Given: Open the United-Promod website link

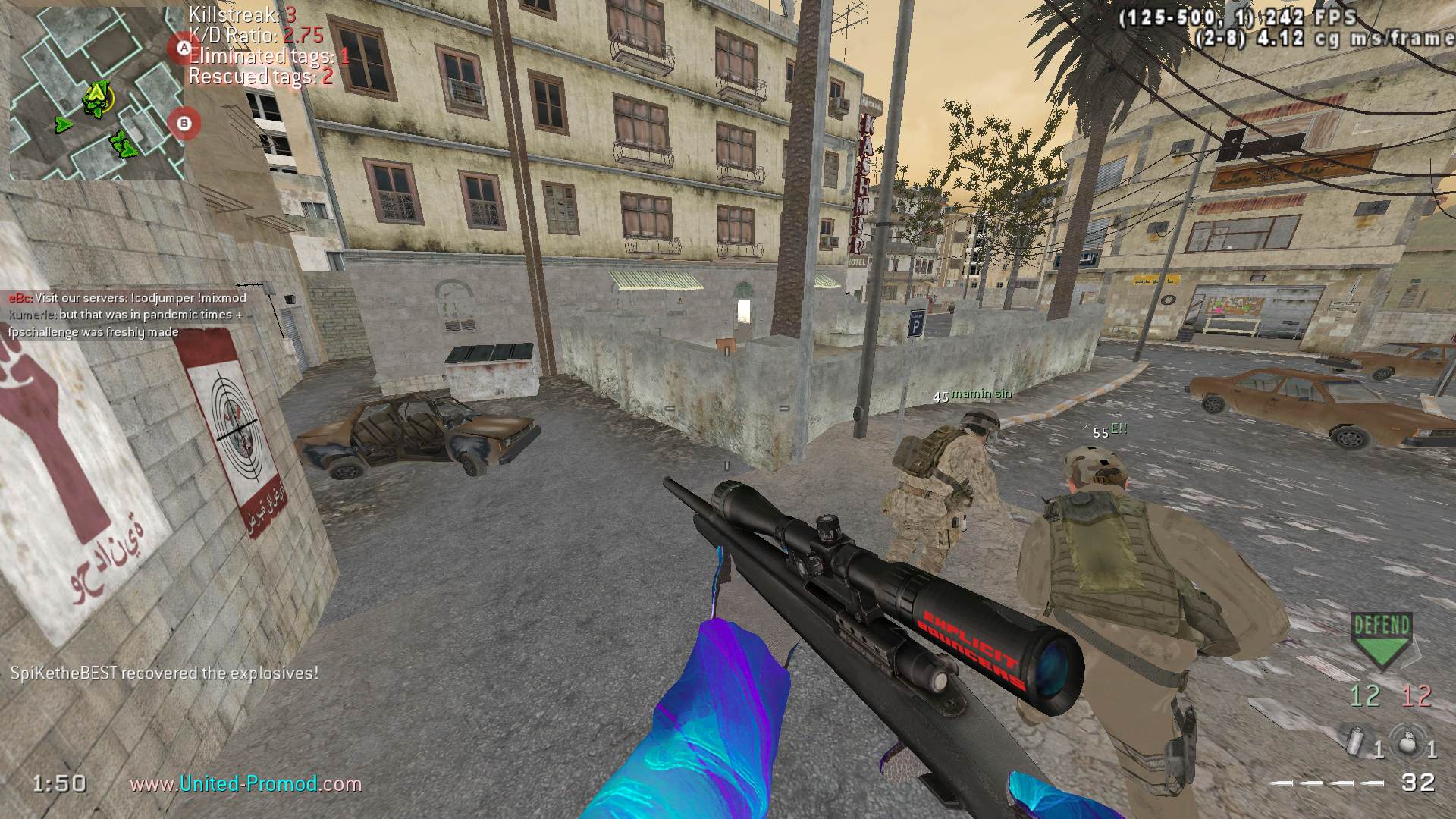Looking at the screenshot, I should click(246, 784).
